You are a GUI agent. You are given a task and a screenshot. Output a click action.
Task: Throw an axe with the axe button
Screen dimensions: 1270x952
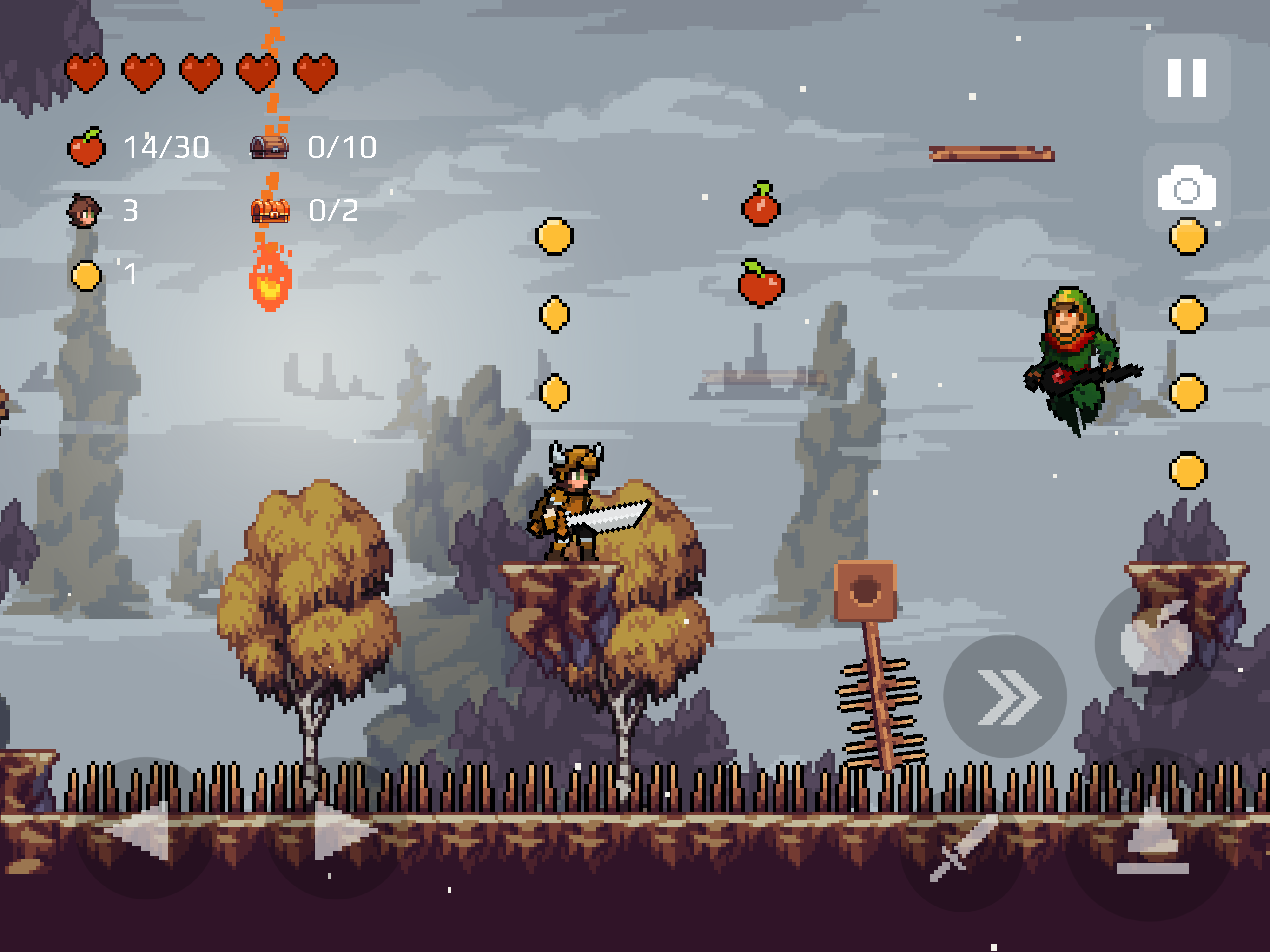pyautogui.click(x=1155, y=642)
